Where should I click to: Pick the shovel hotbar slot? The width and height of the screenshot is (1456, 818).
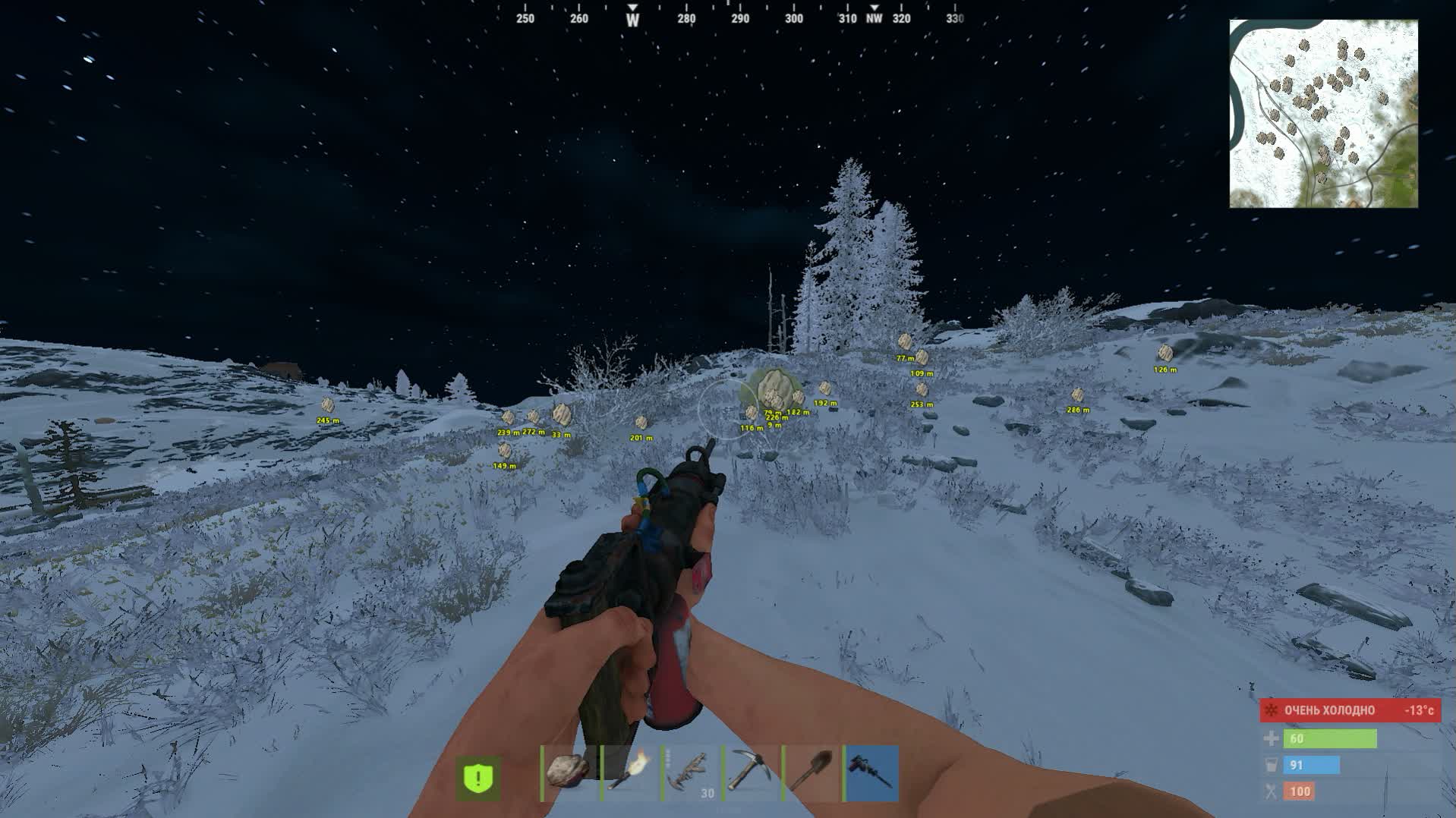812,773
